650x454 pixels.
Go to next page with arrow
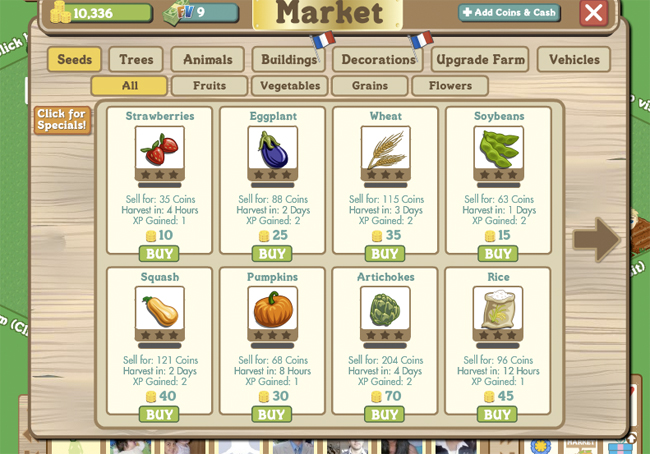pyautogui.click(x=596, y=240)
